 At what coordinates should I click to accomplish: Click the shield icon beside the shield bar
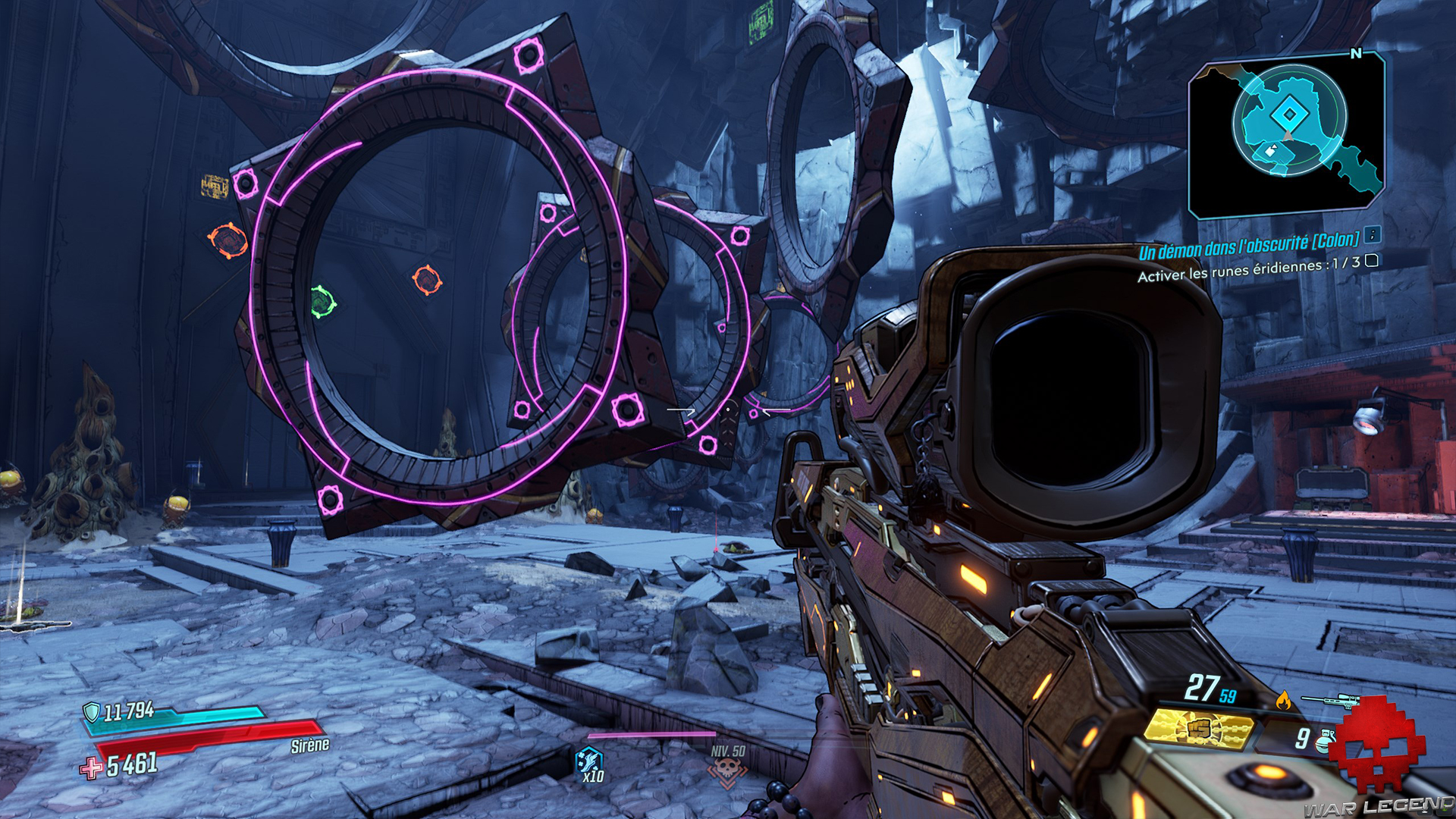pyautogui.click(x=92, y=711)
